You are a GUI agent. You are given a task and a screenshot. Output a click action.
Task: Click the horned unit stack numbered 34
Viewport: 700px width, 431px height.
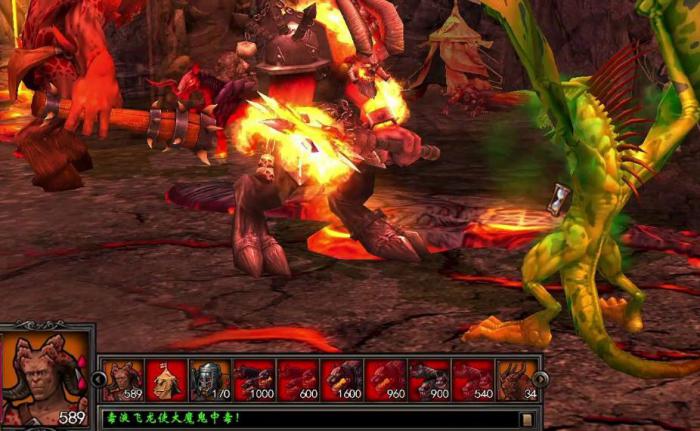click(517, 380)
